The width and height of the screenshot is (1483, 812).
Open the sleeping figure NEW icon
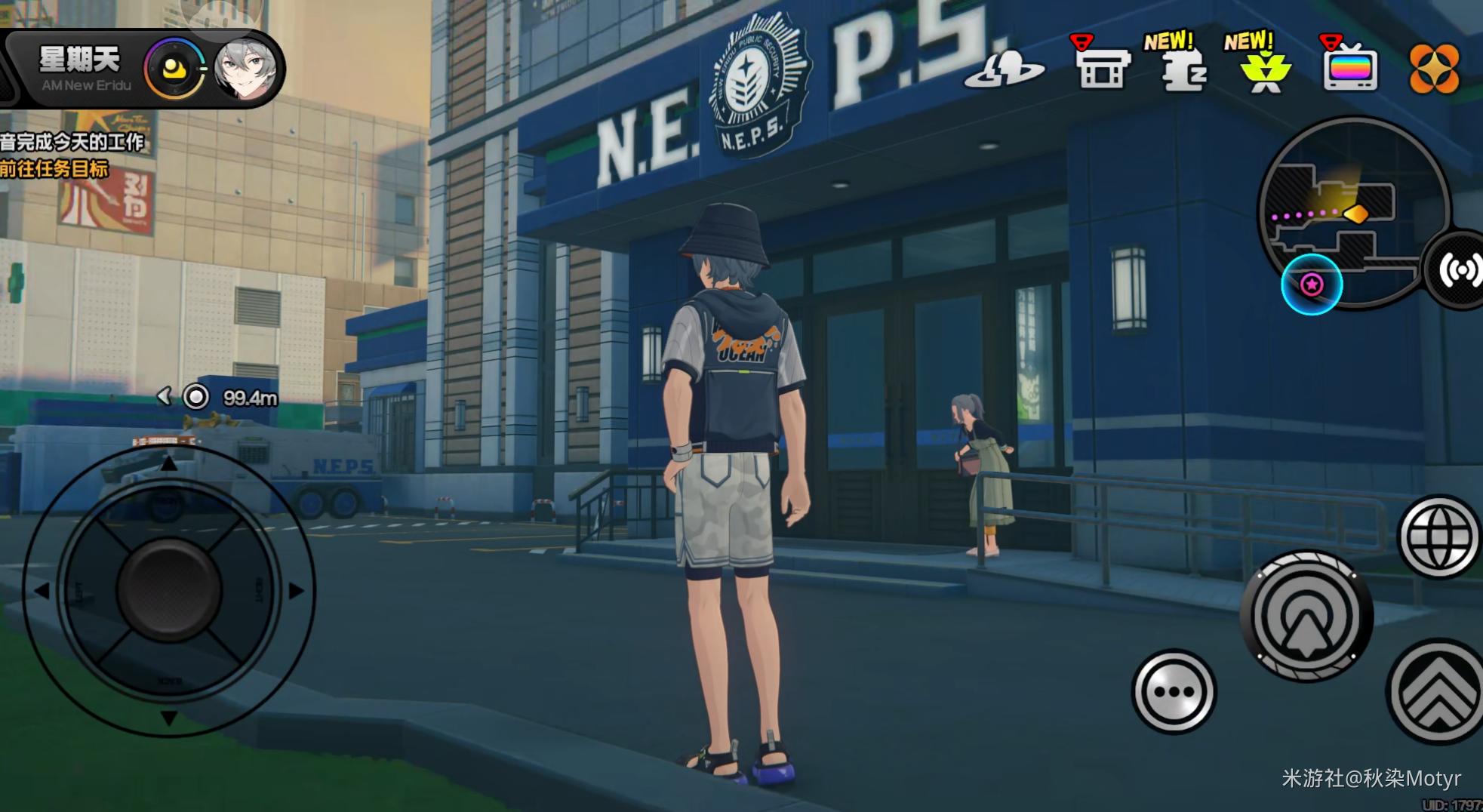(x=1183, y=69)
